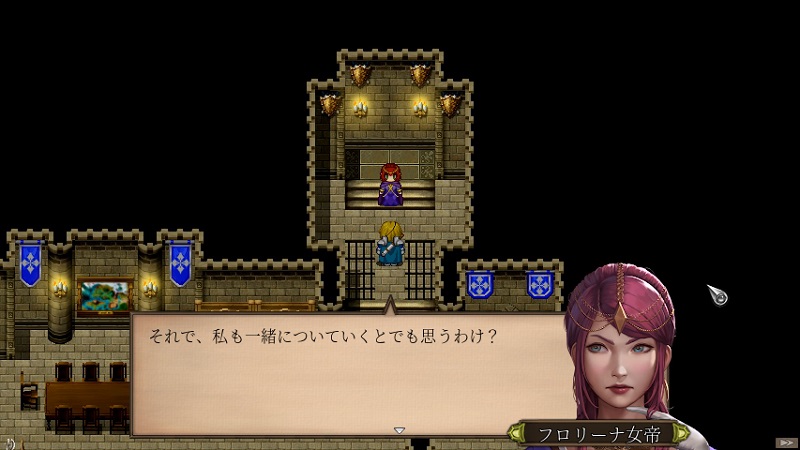Click the double-arrow fast-forward button

click(786, 441)
